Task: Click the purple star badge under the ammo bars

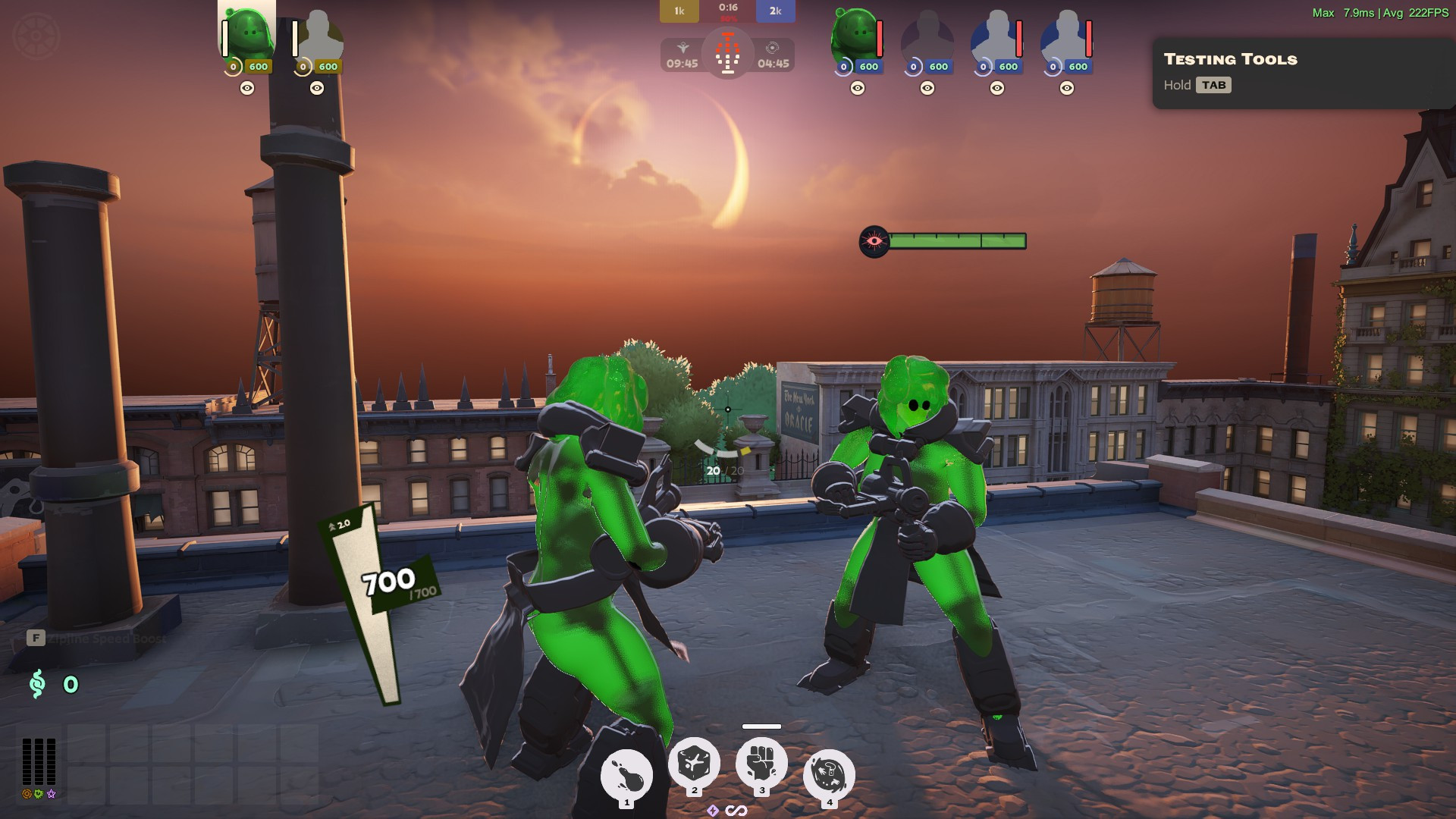Action: [x=51, y=795]
